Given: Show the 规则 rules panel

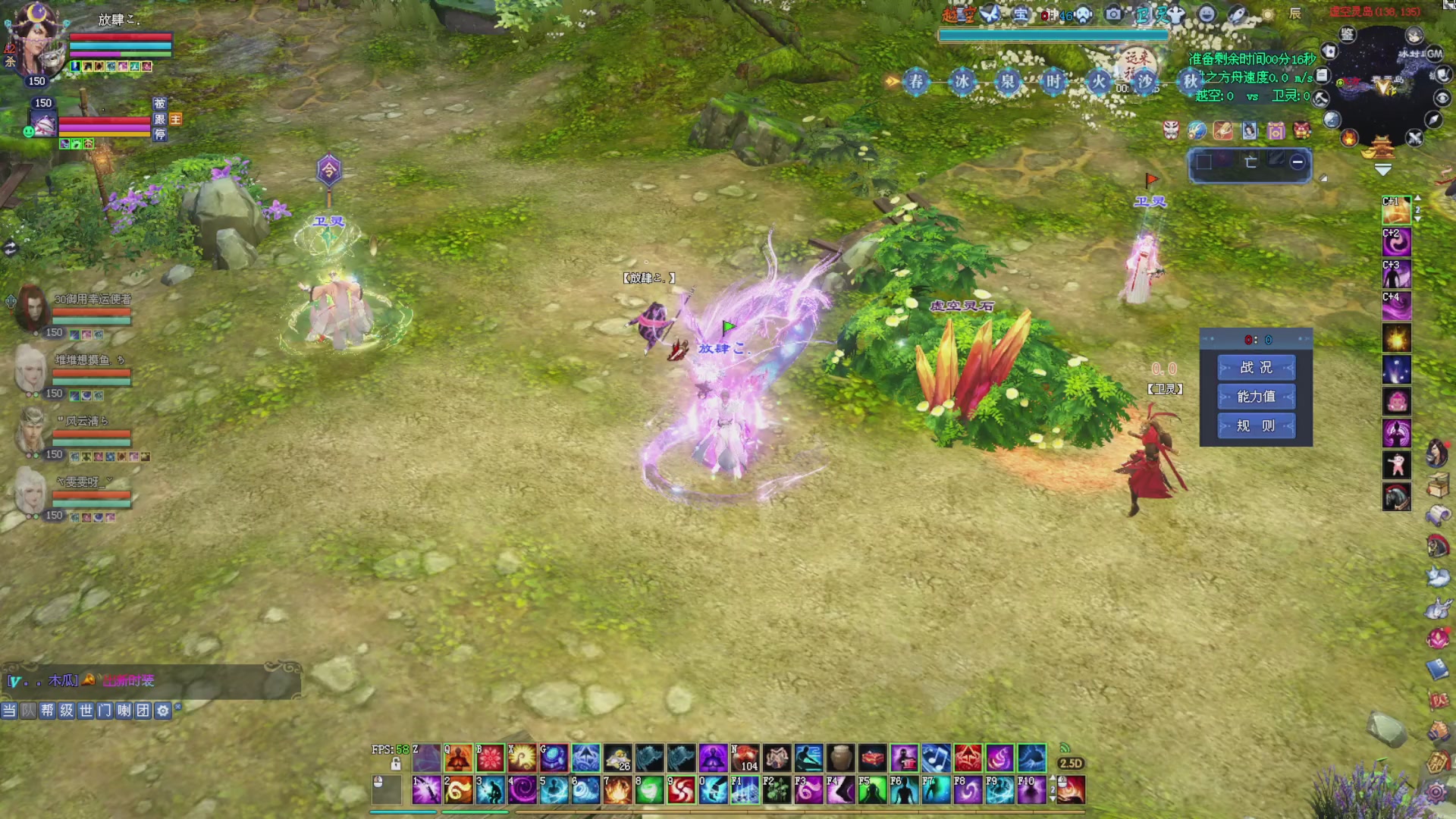Looking at the screenshot, I should coord(1256,426).
